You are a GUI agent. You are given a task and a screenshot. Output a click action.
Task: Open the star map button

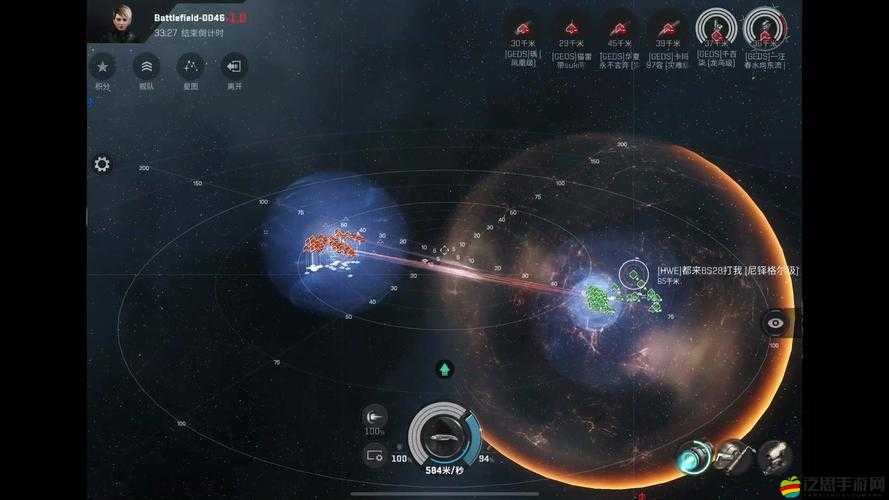(190, 67)
